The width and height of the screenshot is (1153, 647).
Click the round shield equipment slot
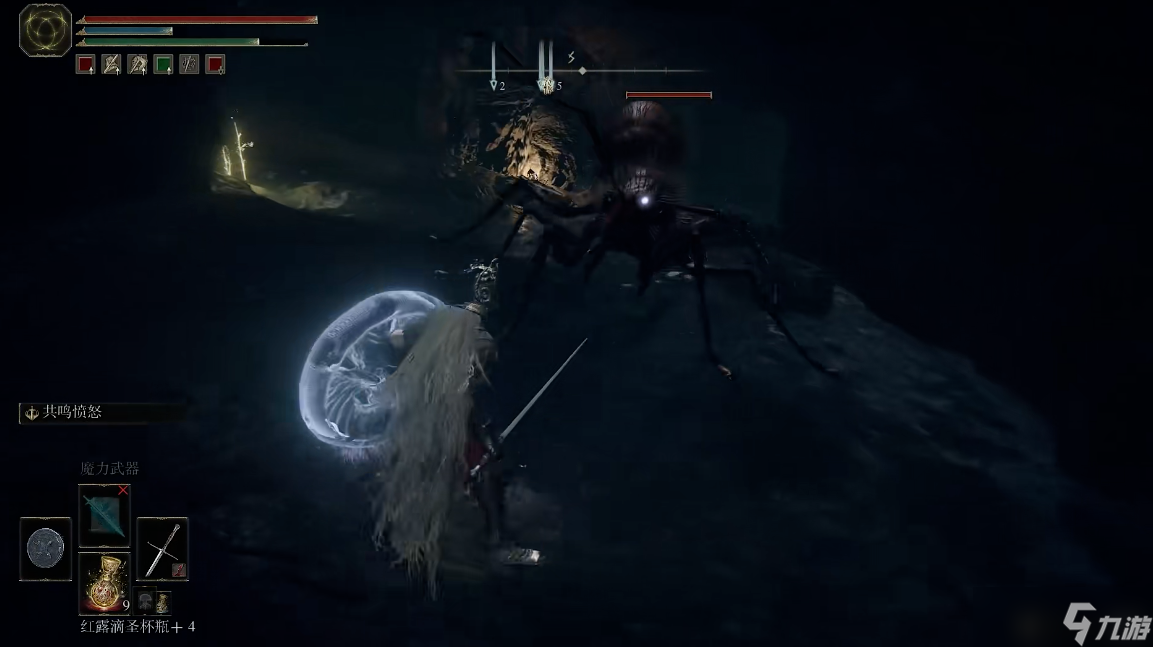point(46,549)
